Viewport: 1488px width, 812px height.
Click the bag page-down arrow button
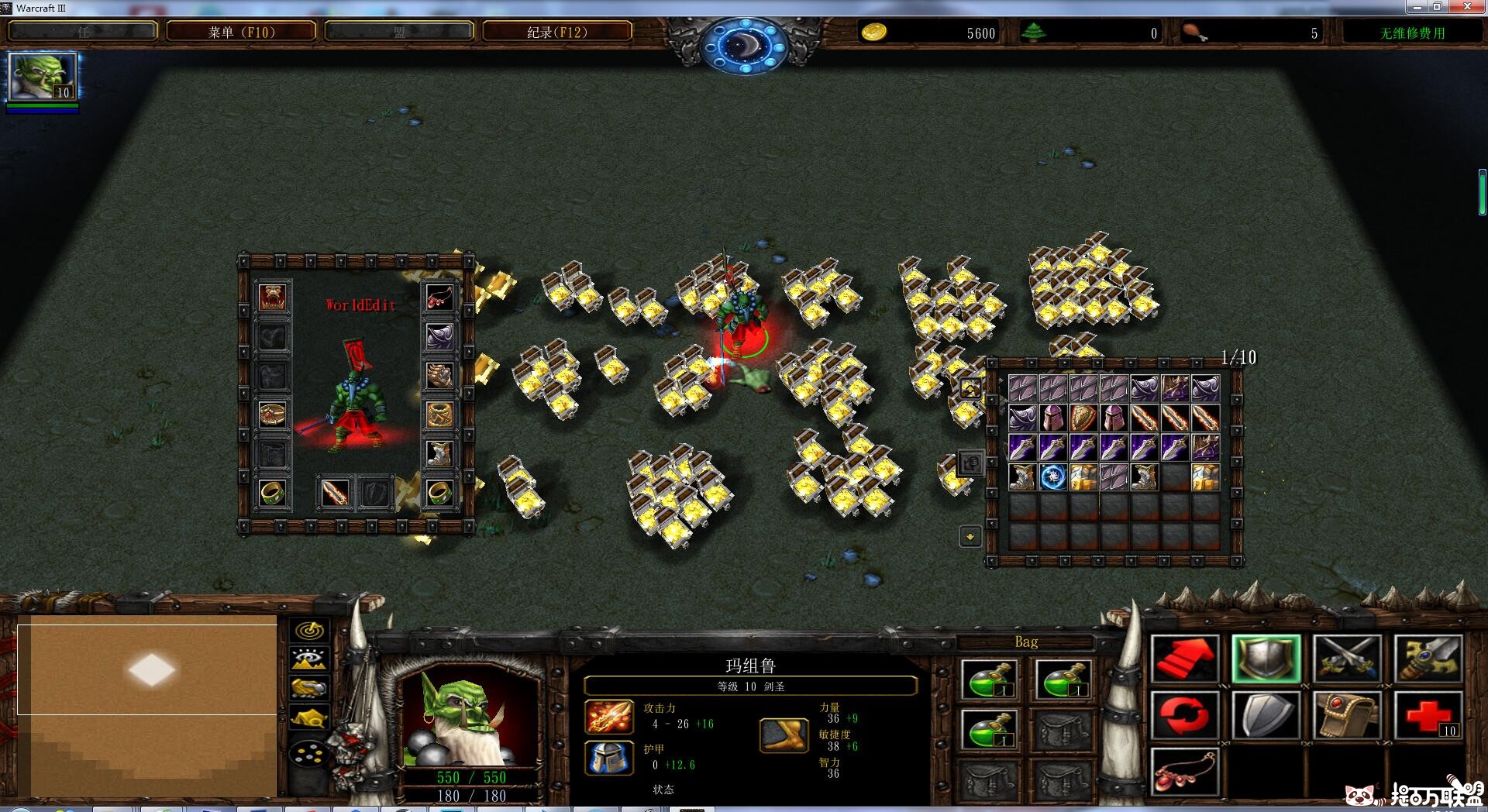tap(970, 536)
